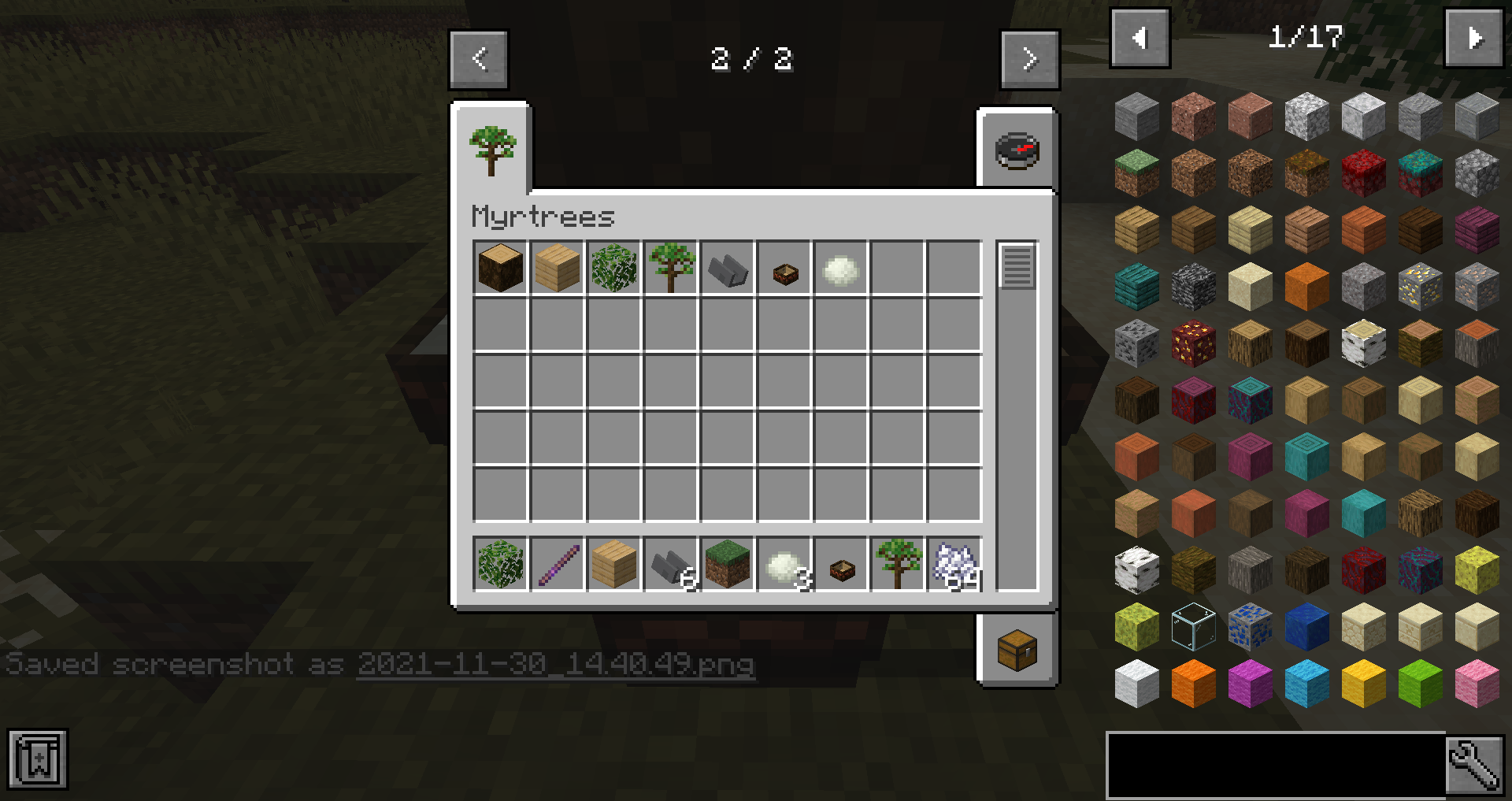
Task: Pick the orange wool block from item list
Action: tap(1193, 684)
